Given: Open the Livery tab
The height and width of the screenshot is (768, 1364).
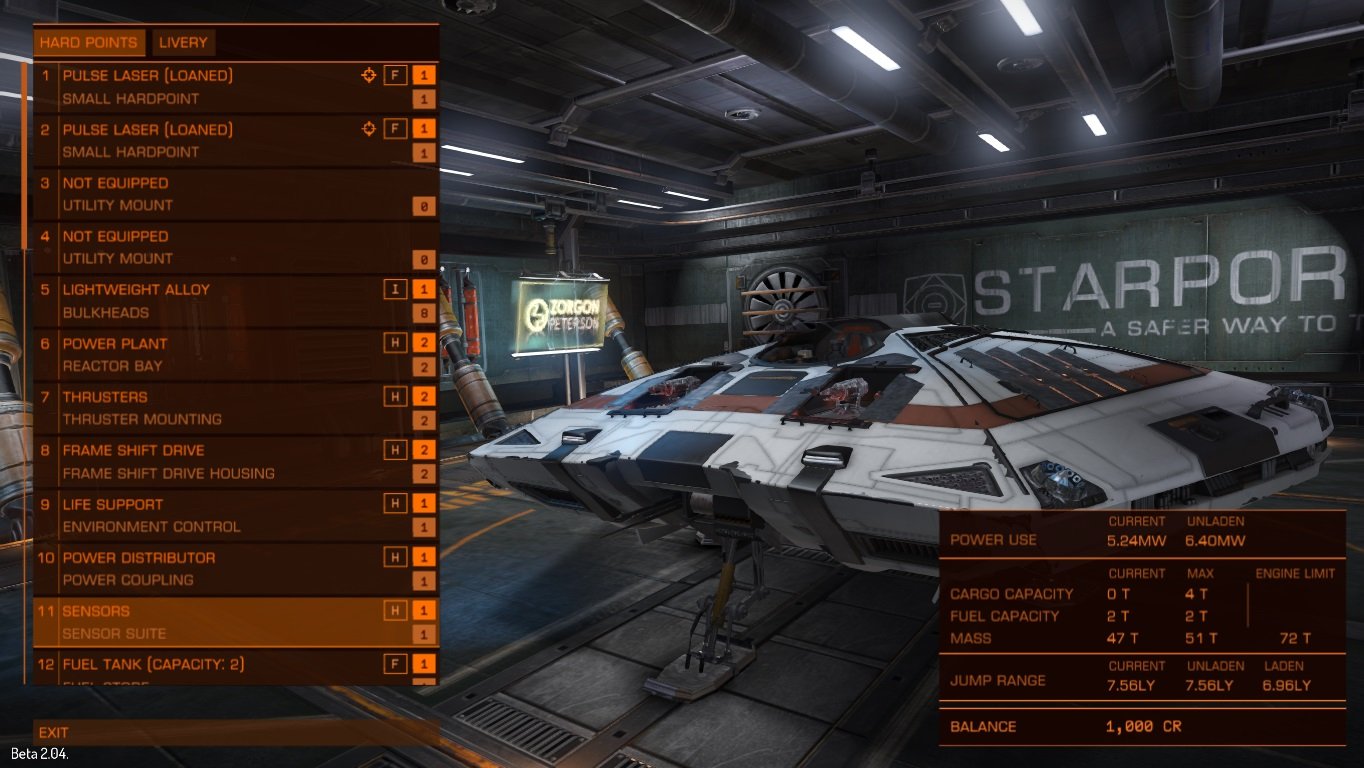Looking at the screenshot, I should point(183,43).
